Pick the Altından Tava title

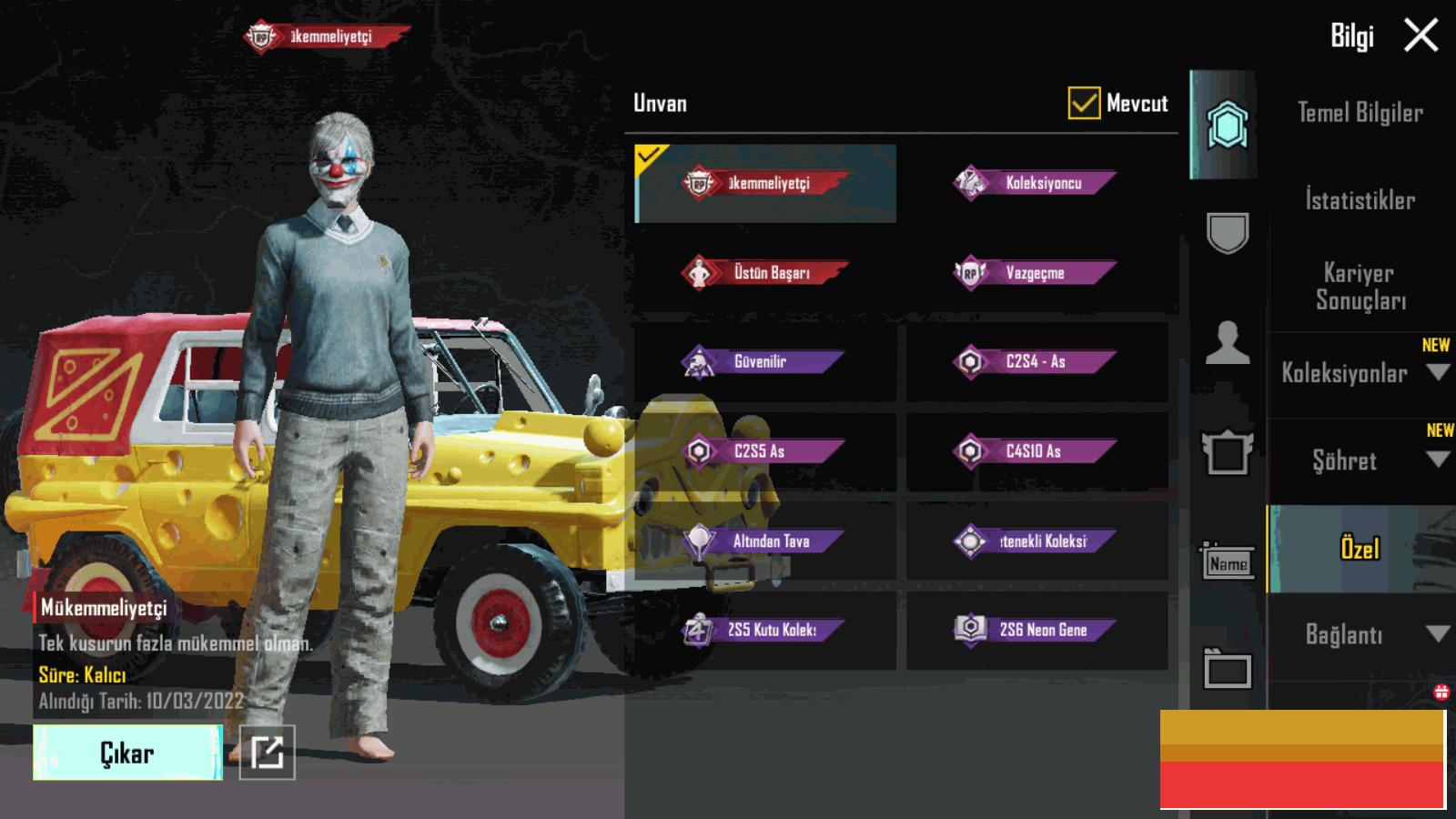pyautogui.click(x=764, y=541)
